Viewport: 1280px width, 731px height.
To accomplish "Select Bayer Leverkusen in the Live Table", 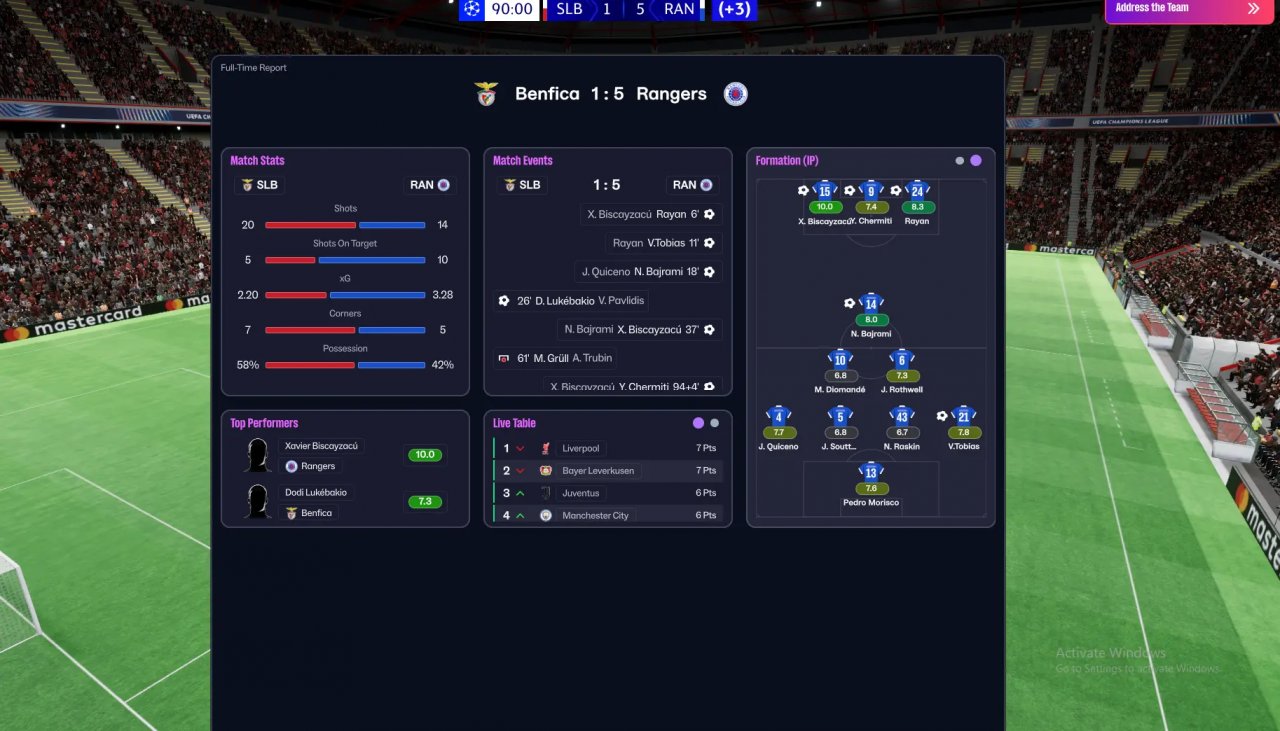I will point(597,470).
